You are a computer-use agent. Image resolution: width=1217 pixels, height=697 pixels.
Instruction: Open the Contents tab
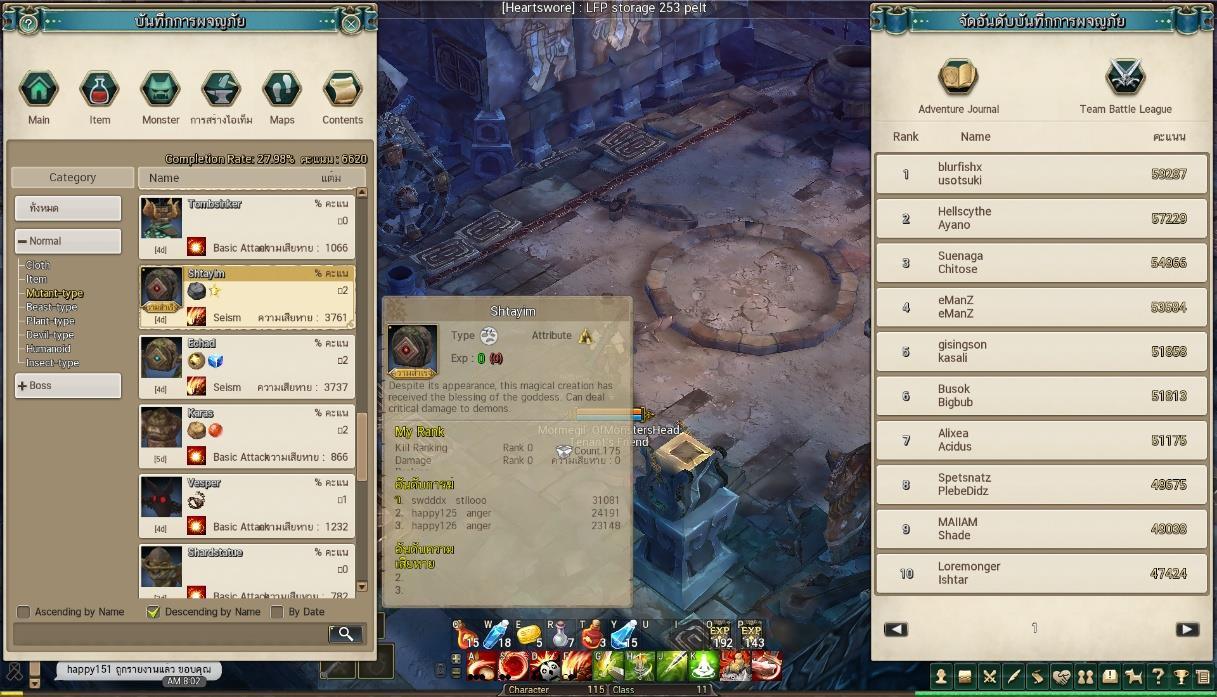click(x=342, y=89)
